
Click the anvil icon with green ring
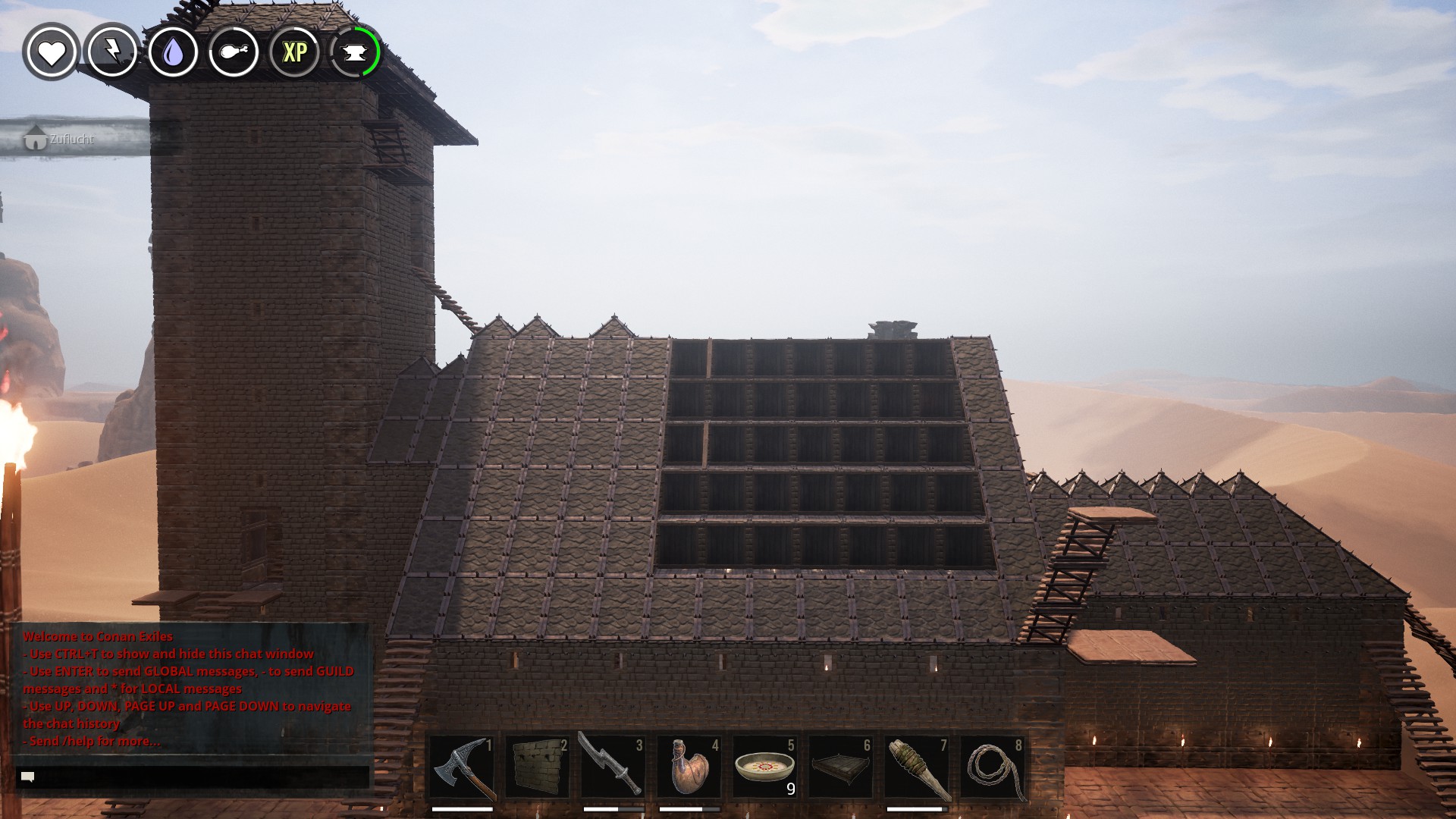pyautogui.click(x=355, y=52)
